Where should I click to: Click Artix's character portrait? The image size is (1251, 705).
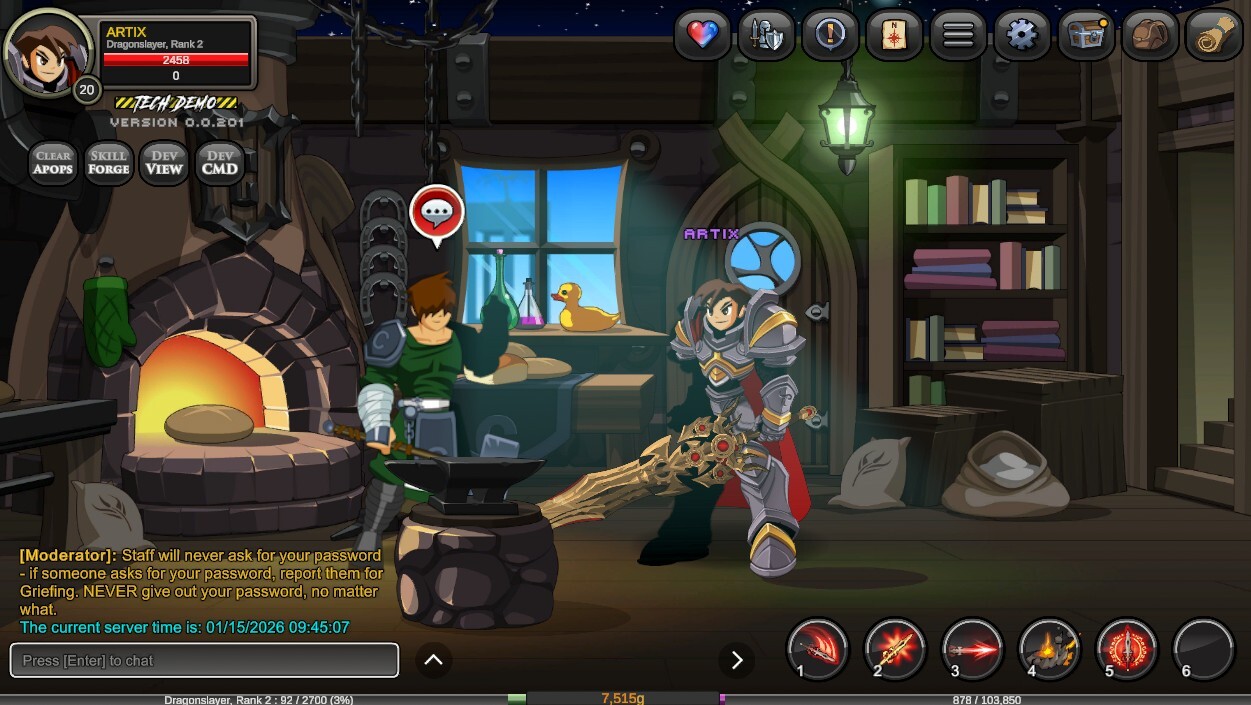coord(48,52)
